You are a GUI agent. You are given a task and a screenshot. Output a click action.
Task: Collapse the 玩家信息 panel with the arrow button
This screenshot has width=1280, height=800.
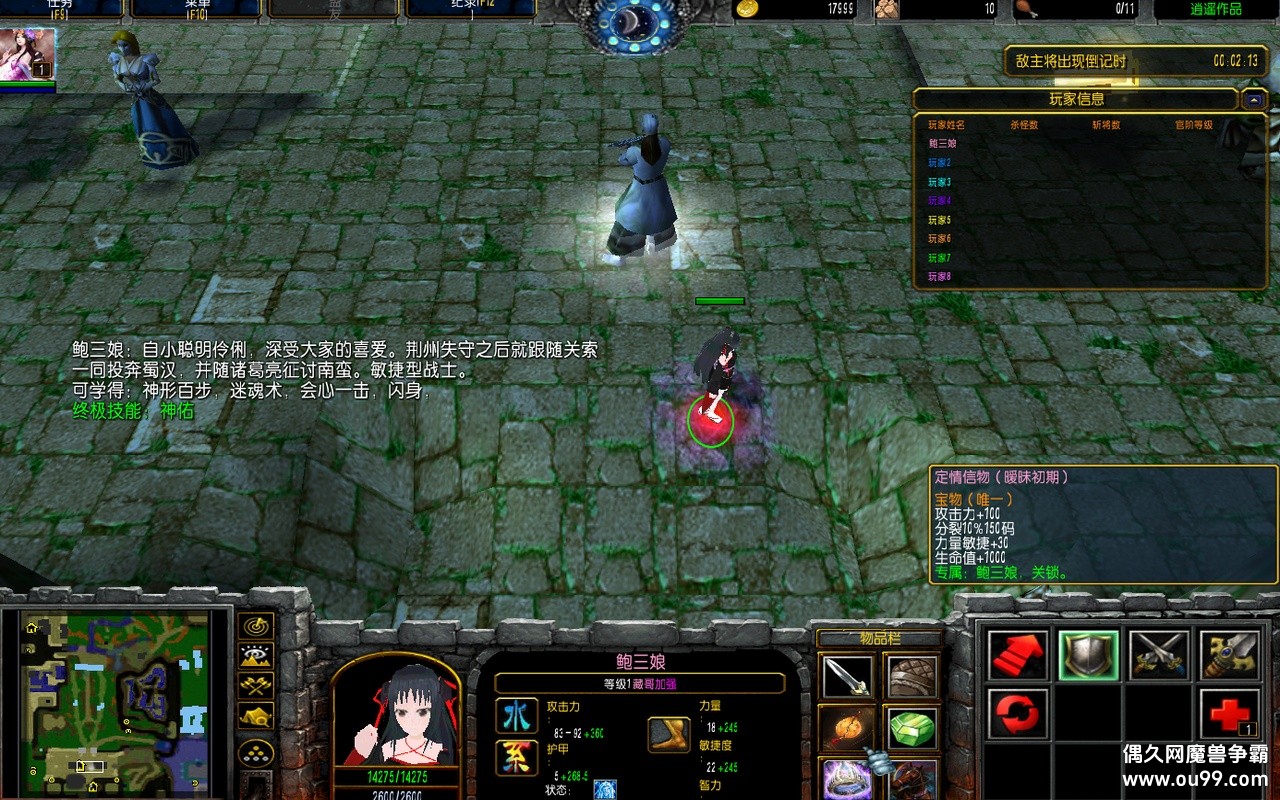[1253, 99]
